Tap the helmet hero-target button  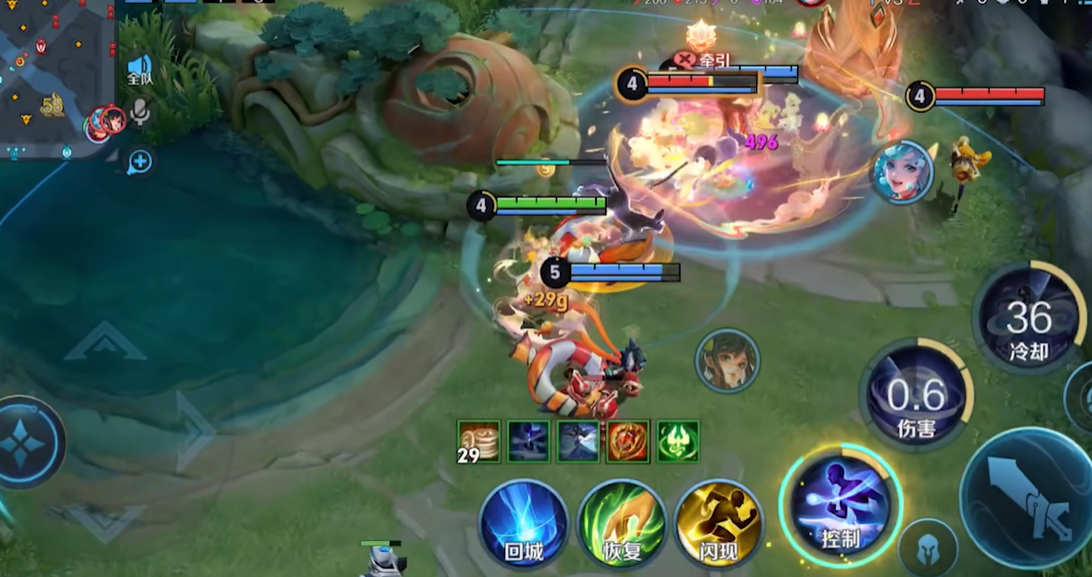tap(927, 548)
